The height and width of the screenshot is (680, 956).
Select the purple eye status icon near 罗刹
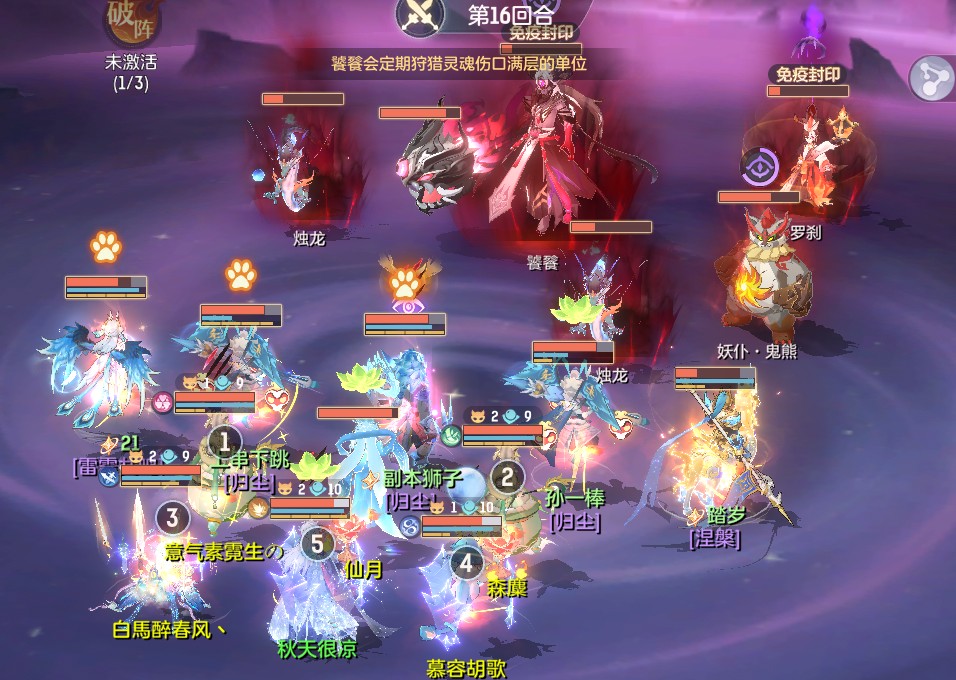tap(760, 166)
